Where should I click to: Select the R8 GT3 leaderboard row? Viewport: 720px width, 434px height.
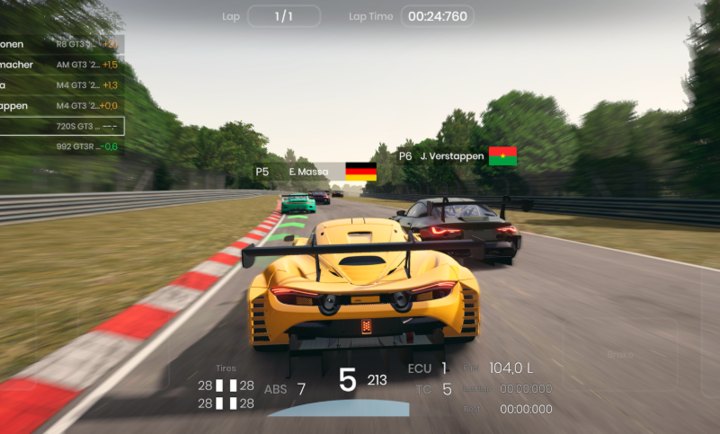pyautogui.click(x=60, y=44)
